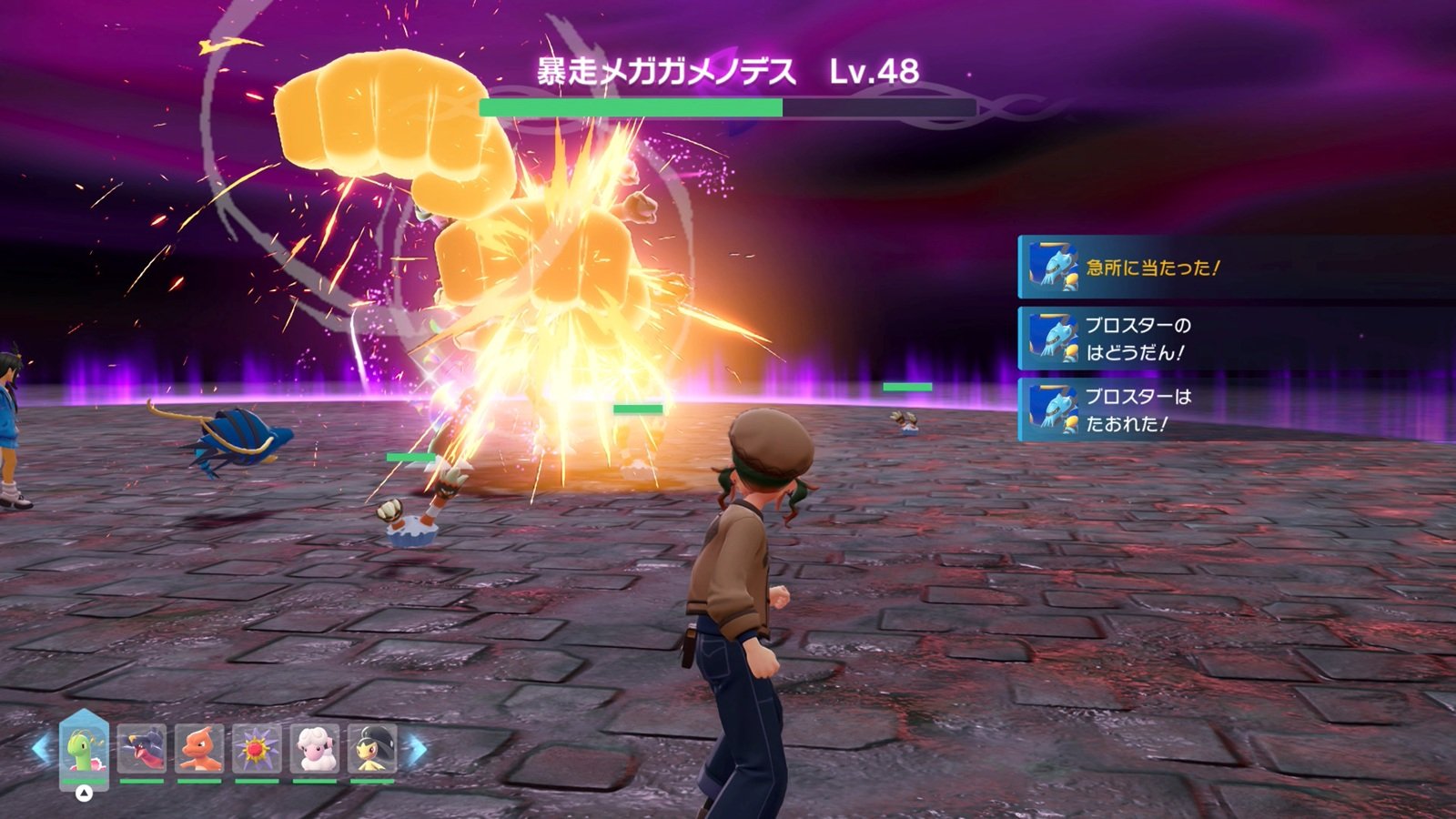Switch to the blue dragon party slot
The height and width of the screenshot is (819, 1456).
tap(142, 749)
